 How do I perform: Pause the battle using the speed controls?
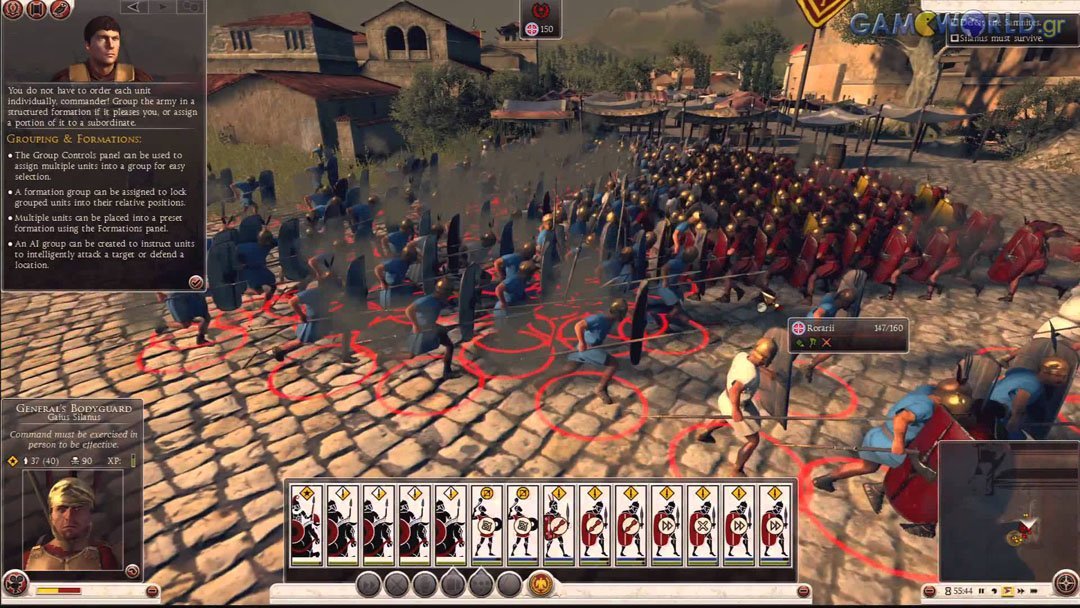pos(981,591)
